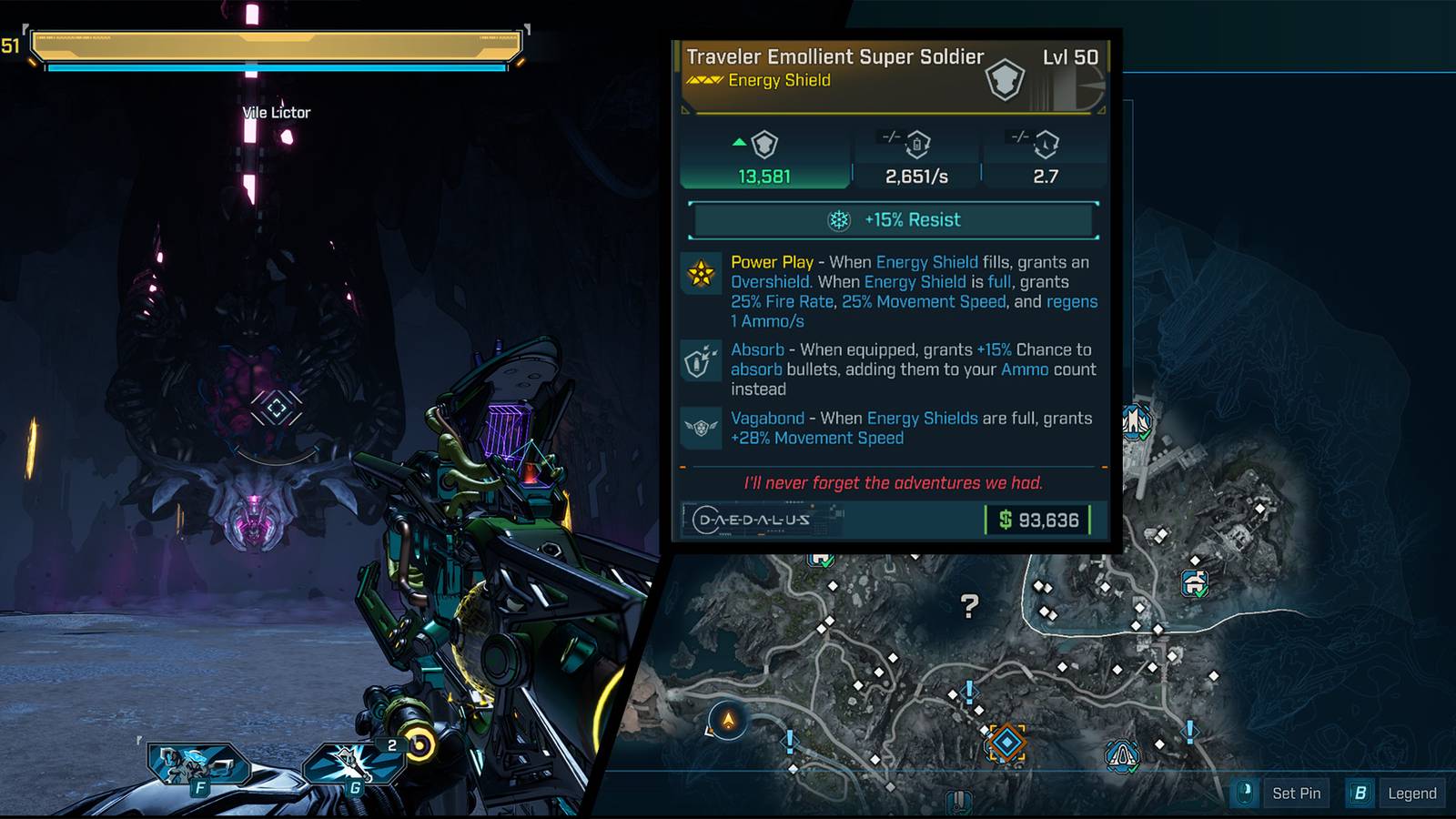Select the Power Play perk star icon

pyautogui.click(x=702, y=273)
